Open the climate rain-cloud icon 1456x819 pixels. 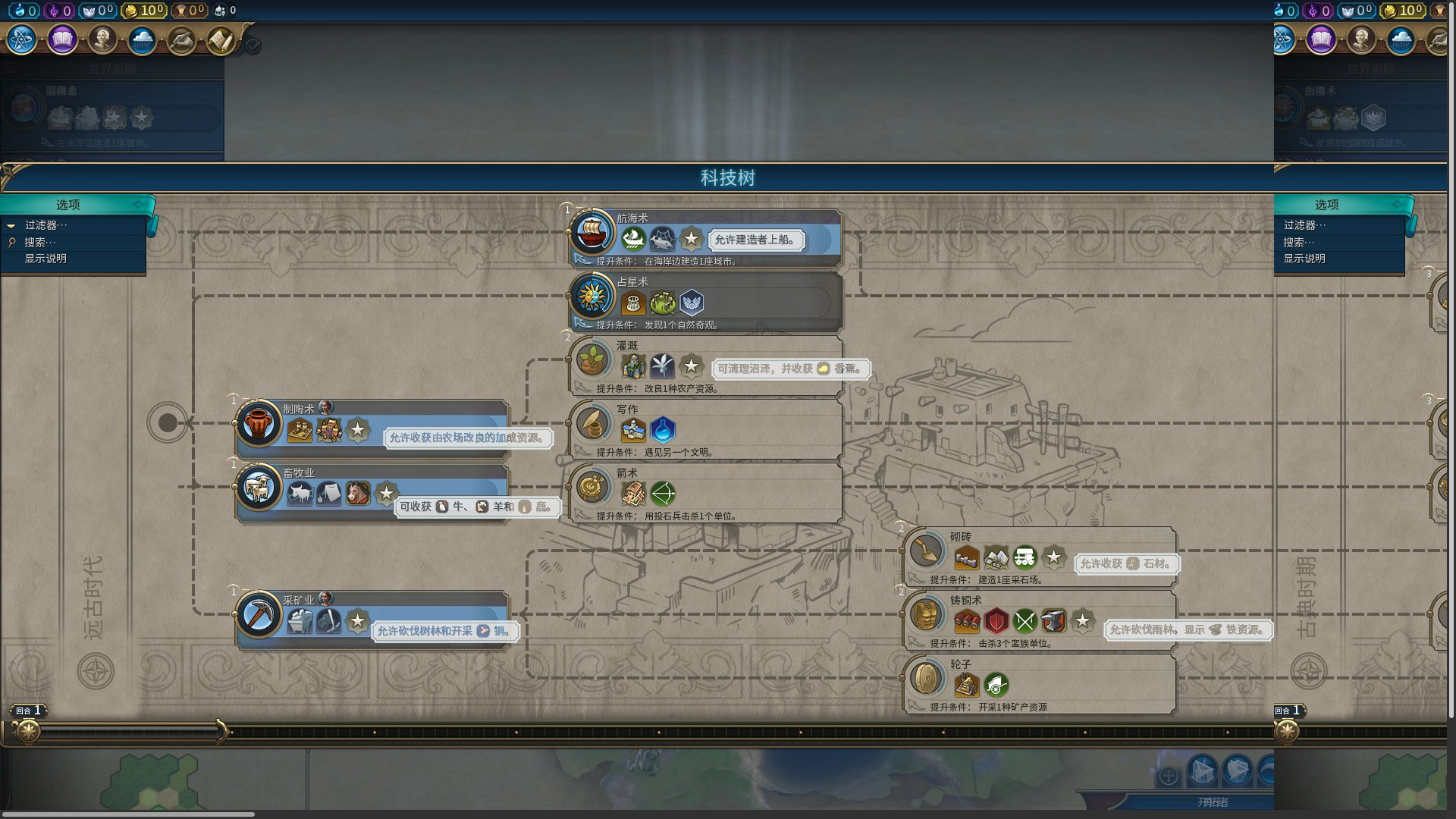click(142, 39)
